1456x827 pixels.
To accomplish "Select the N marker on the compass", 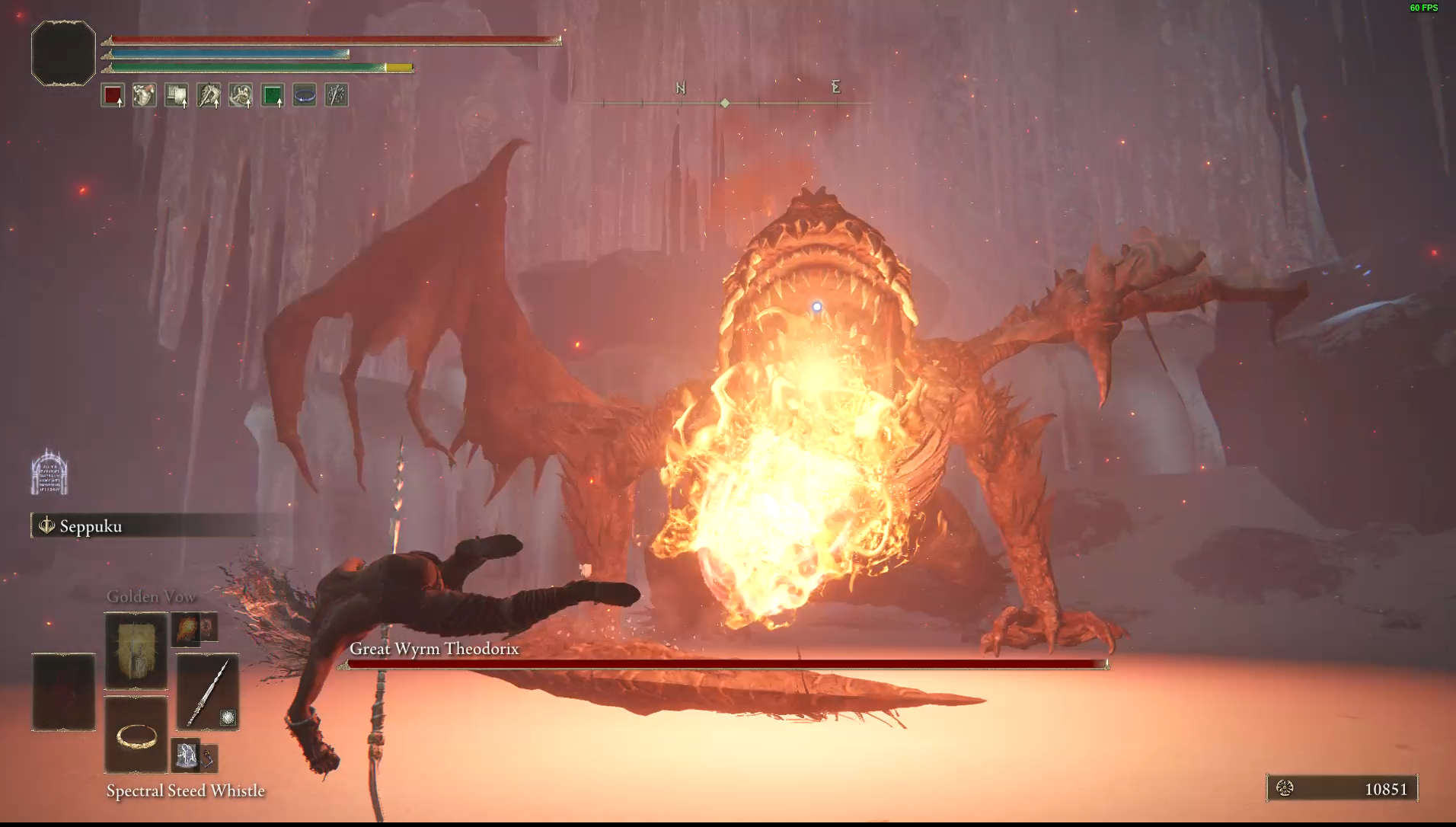I will 680,88.
